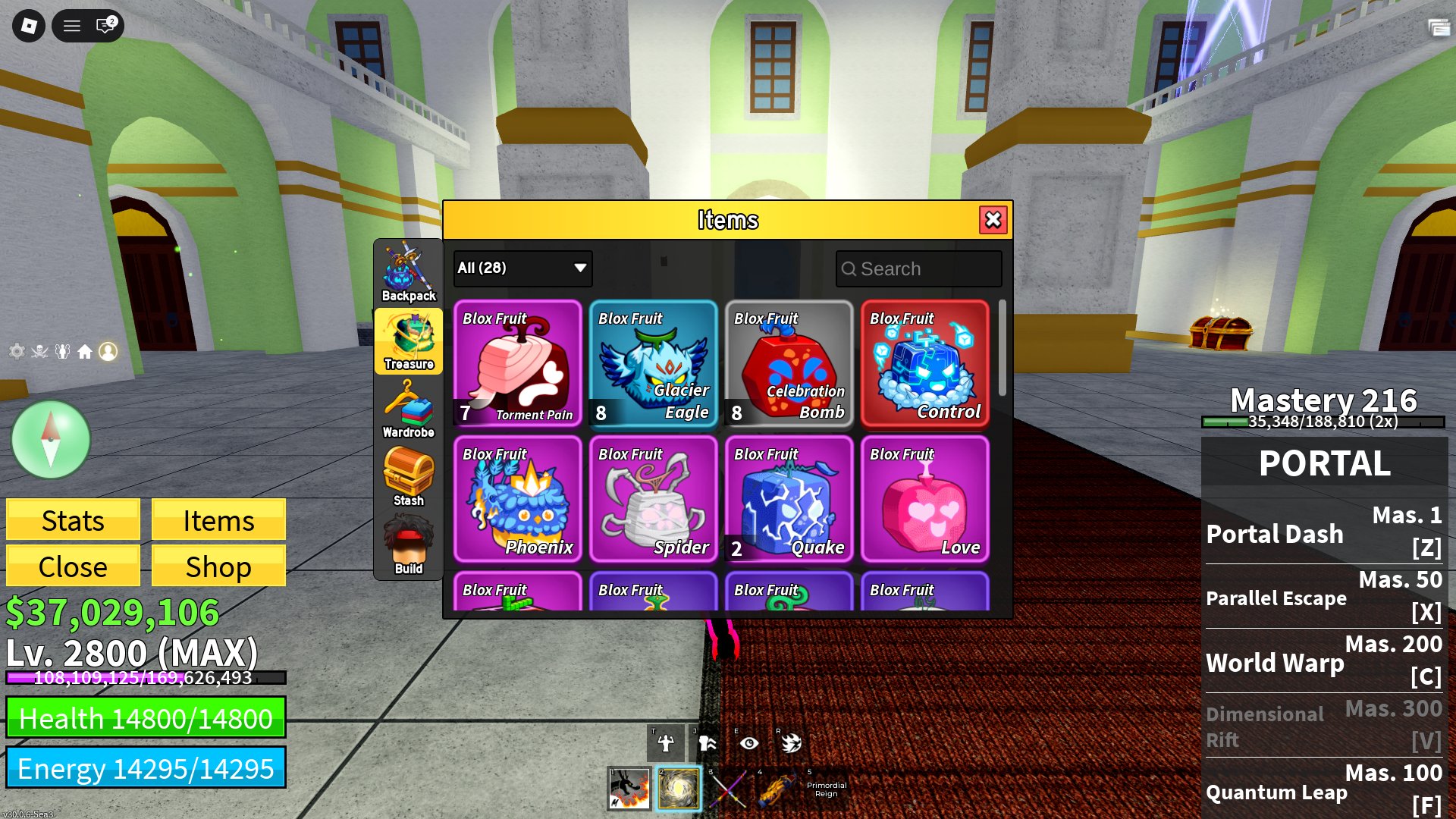Click the Items button
This screenshot has width=1456, height=819.
(218, 520)
